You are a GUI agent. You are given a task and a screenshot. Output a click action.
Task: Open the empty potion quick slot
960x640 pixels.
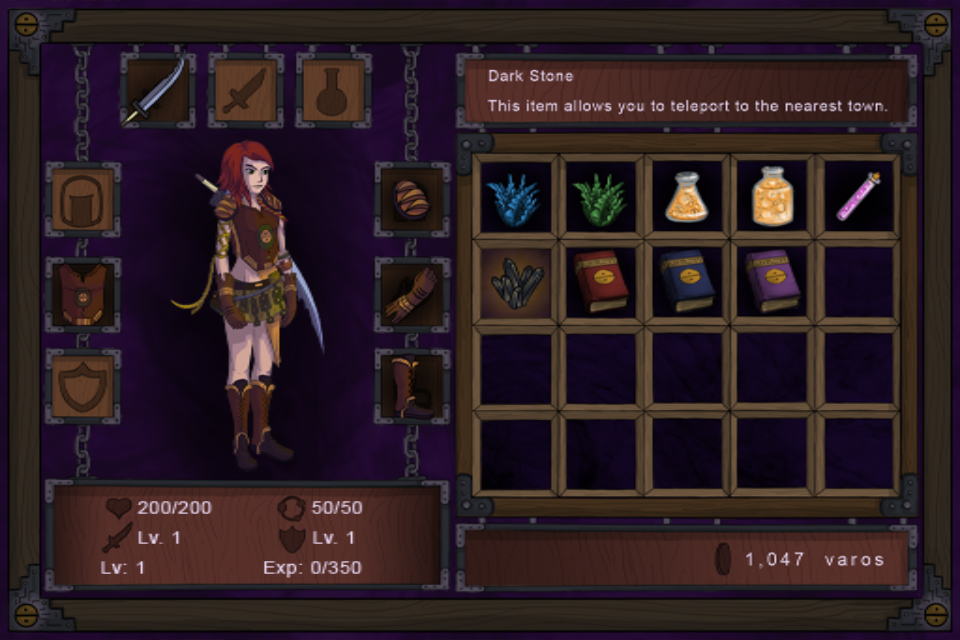point(332,91)
